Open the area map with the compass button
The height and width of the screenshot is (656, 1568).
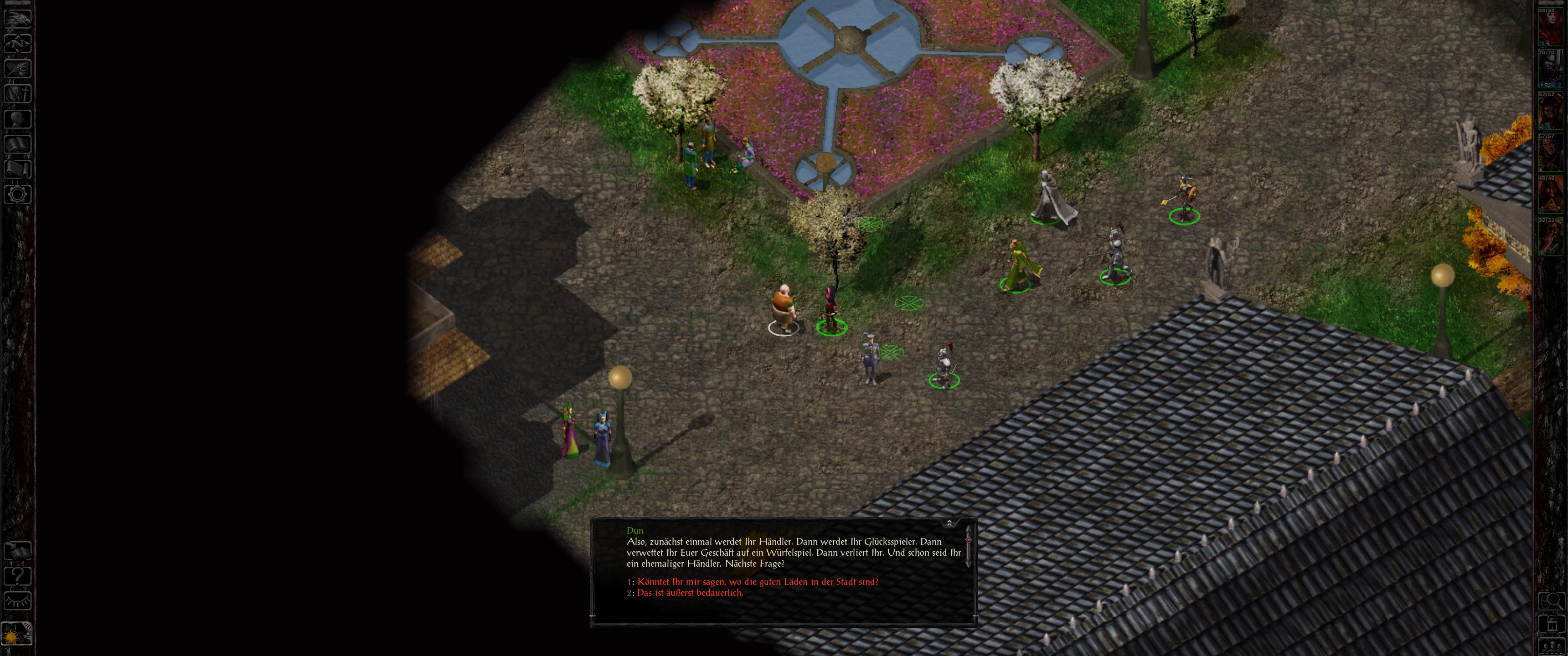tap(17, 43)
